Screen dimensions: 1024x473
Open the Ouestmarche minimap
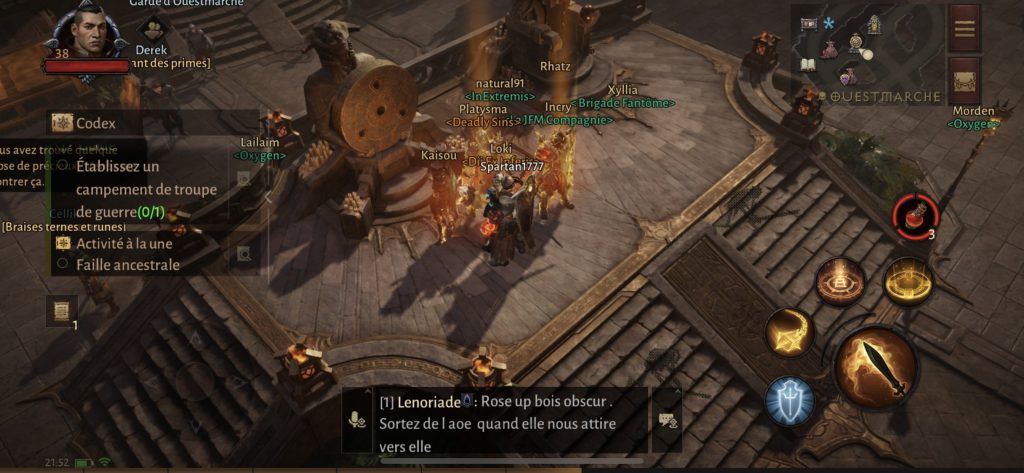pyautogui.click(x=868, y=50)
